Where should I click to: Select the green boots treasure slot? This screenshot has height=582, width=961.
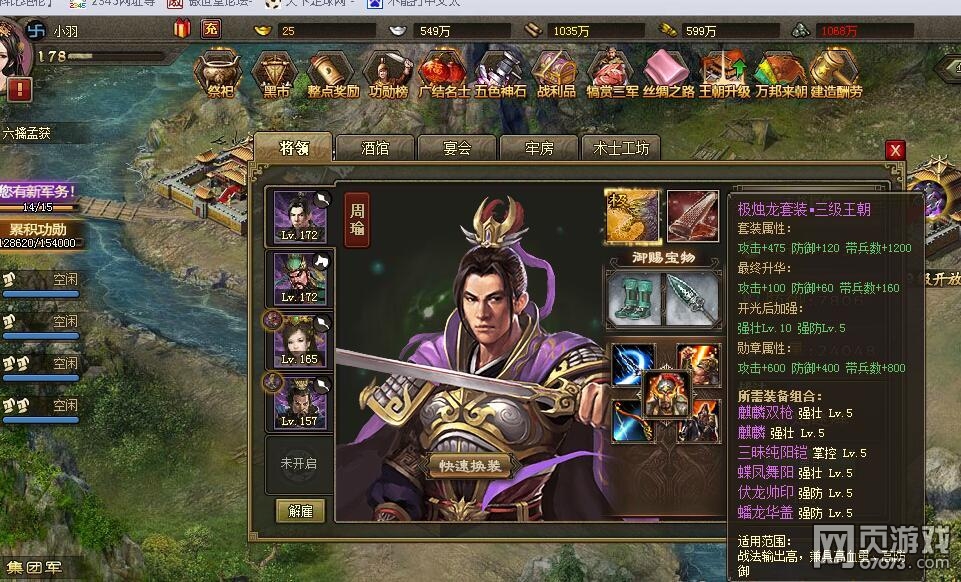tap(632, 298)
